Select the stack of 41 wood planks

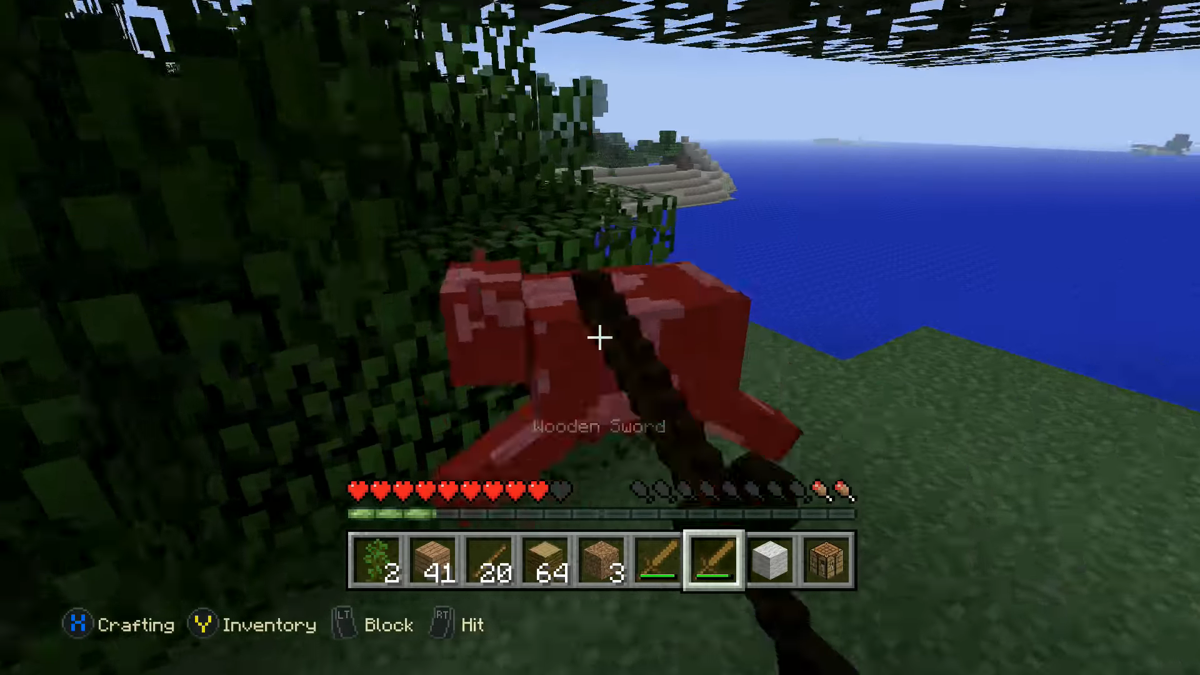coord(432,560)
